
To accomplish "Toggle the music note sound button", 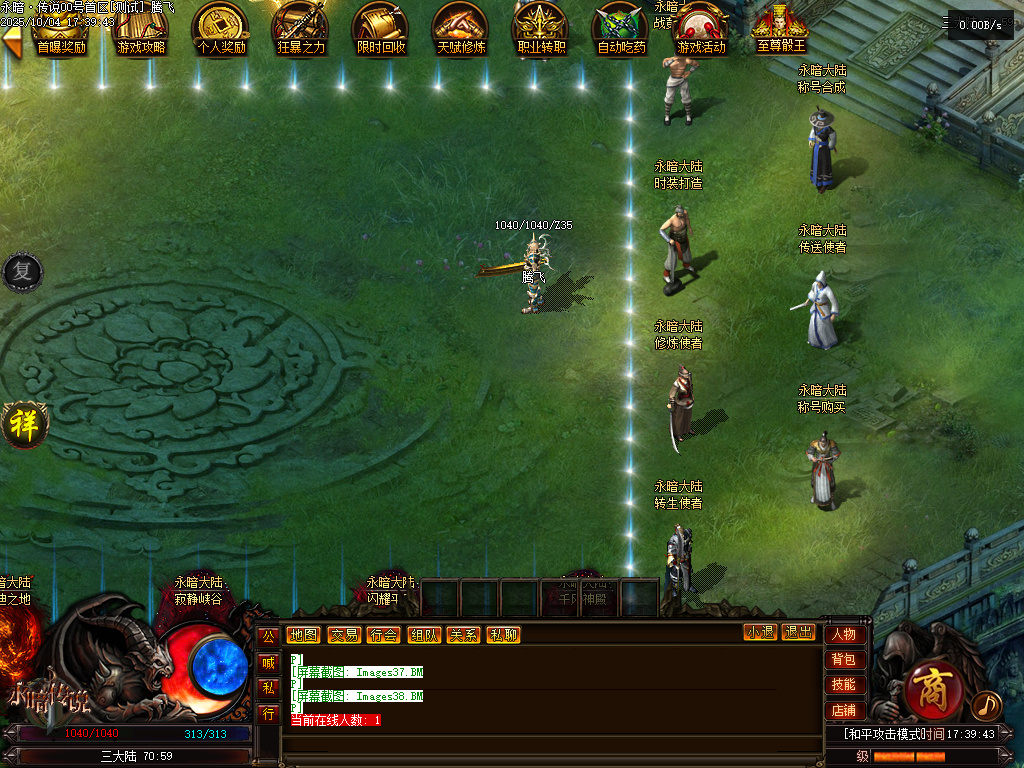I will [x=986, y=706].
